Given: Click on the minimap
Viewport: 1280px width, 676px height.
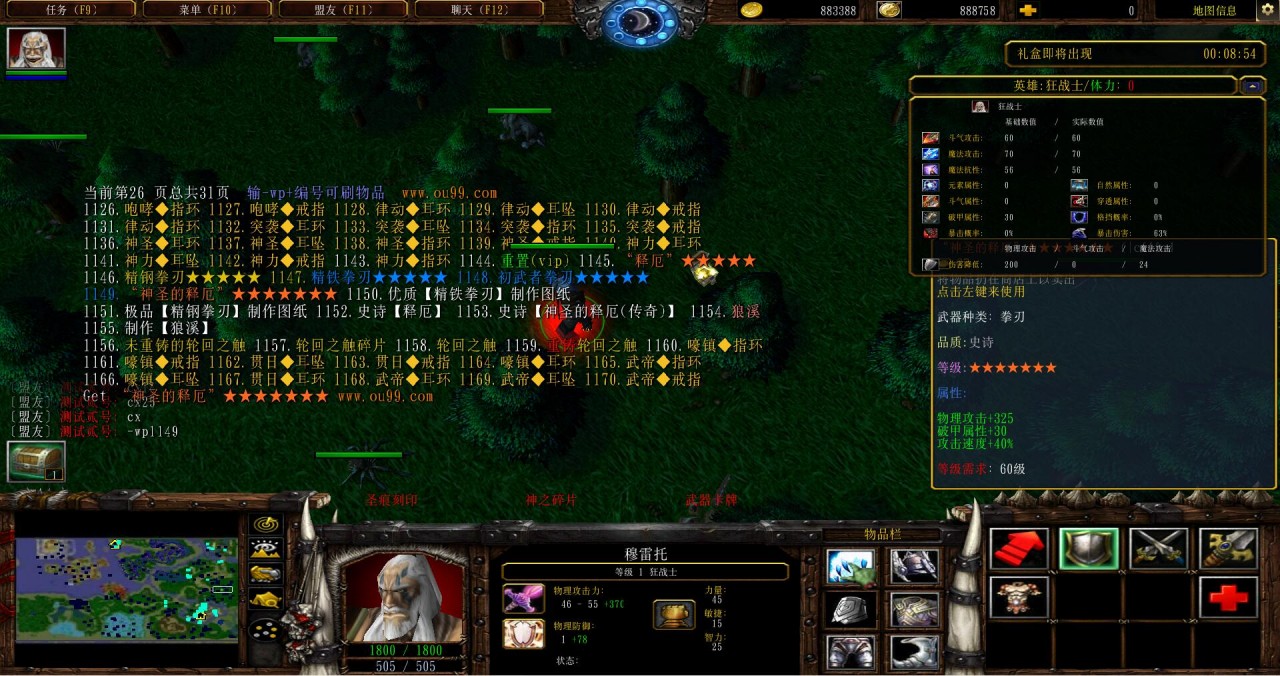Looking at the screenshot, I should [x=126, y=590].
